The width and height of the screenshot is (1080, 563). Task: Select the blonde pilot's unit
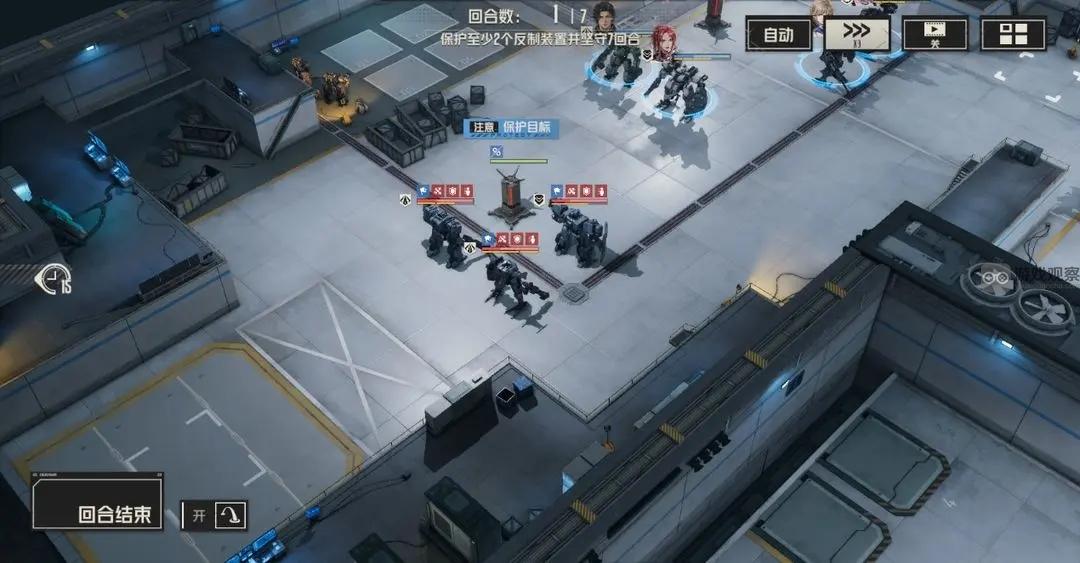[x=832, y=62]
